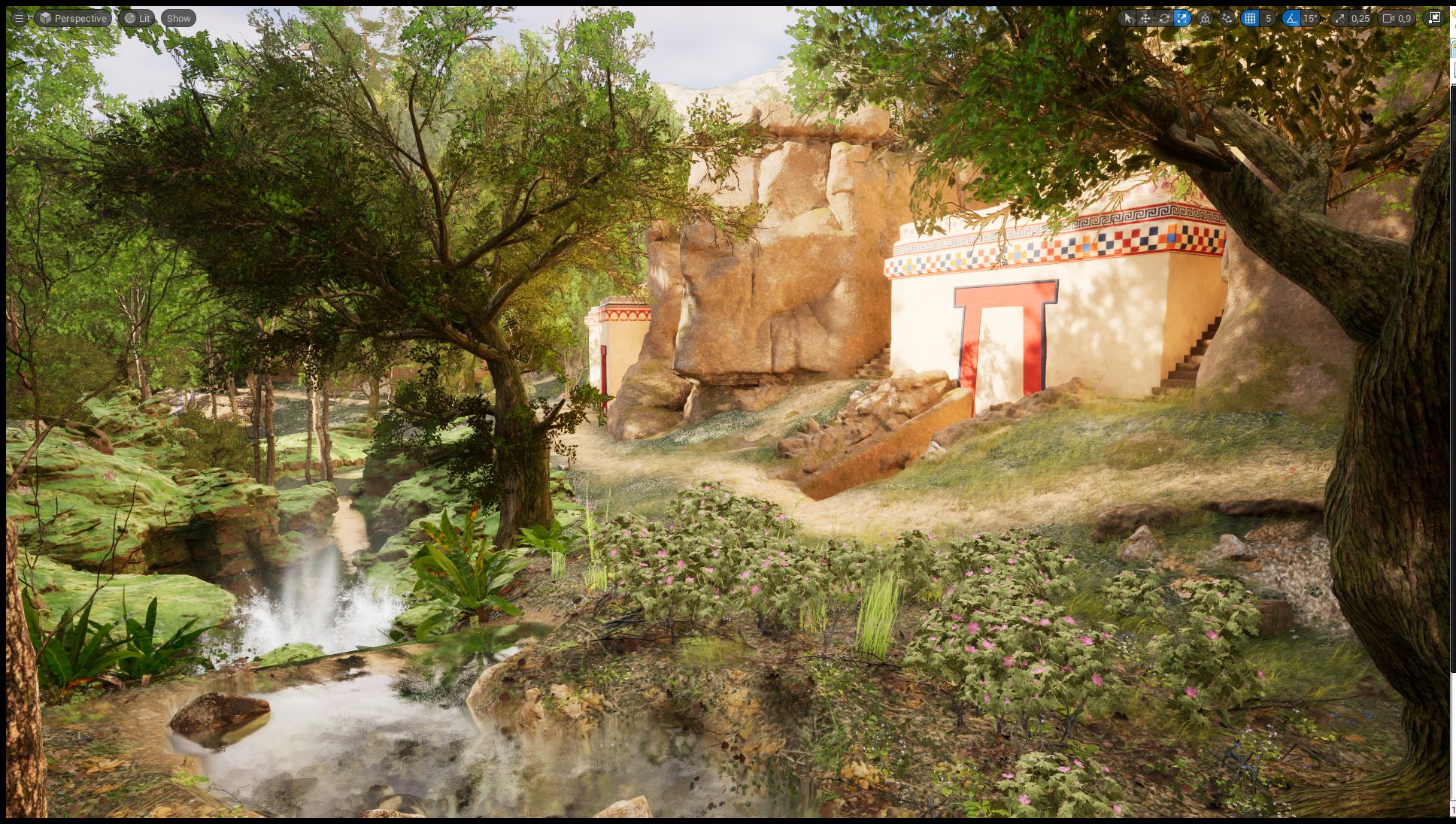Open the Lit view mode menu
The height and width of the screenshot is (824, 1456).
(x=137, y=18)
